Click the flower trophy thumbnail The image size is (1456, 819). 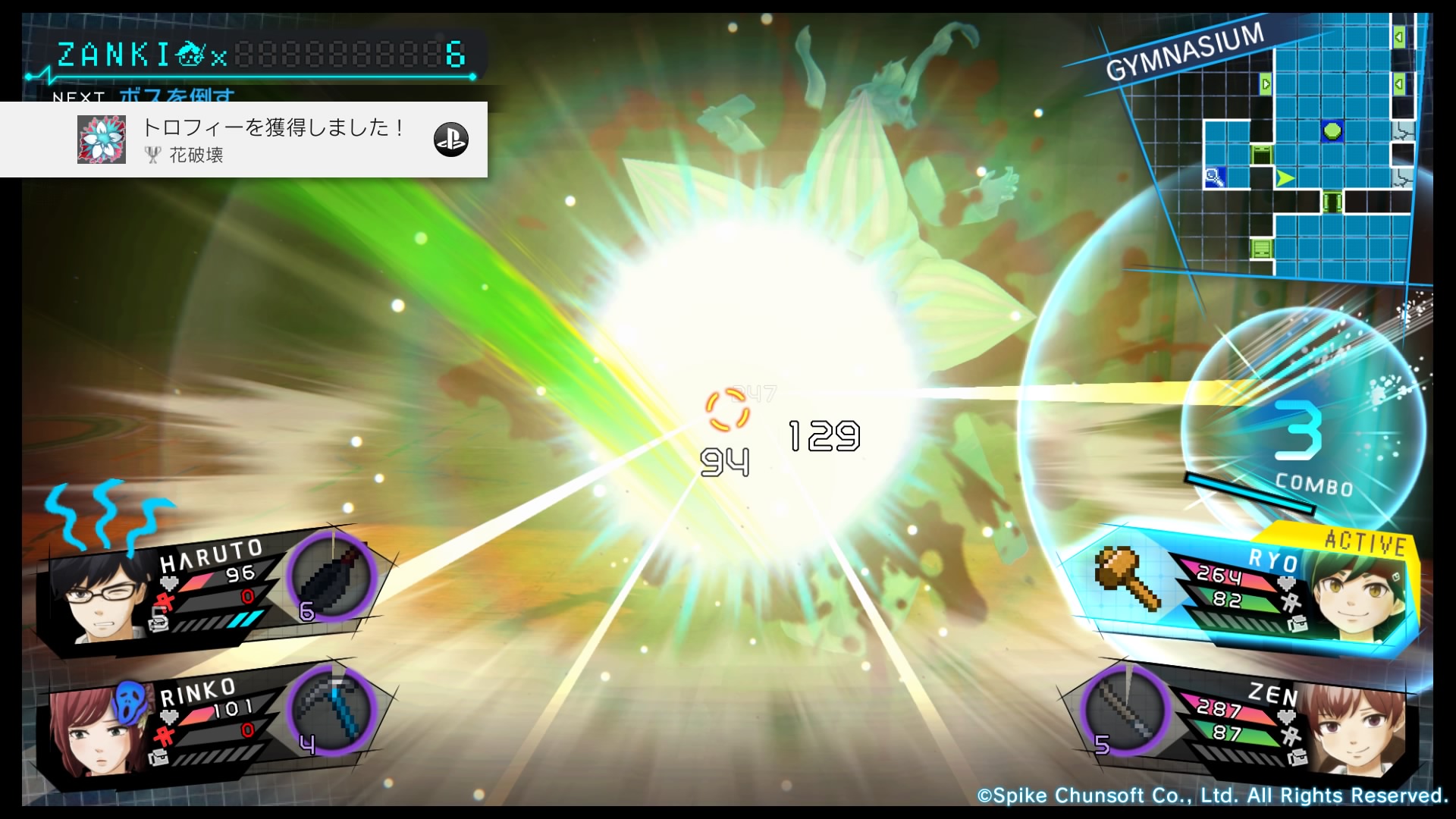click(x=102, y=140)
